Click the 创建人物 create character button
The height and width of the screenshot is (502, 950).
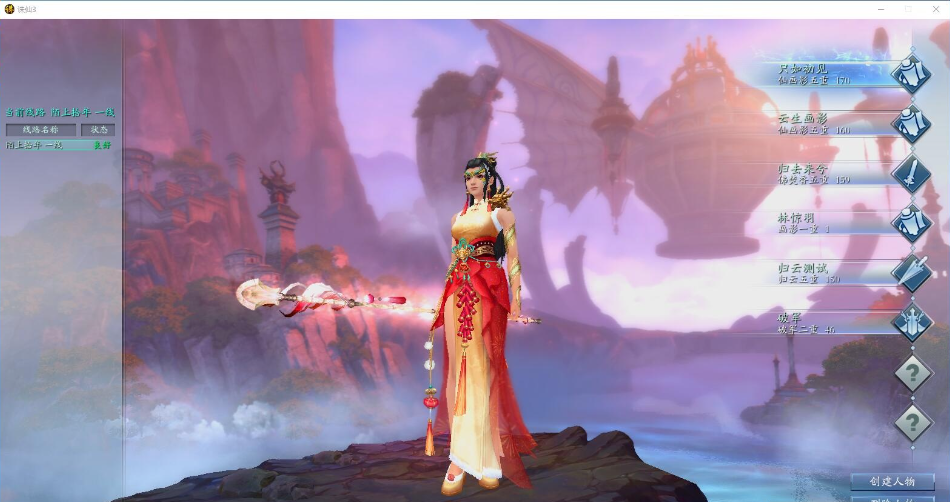coord(892,482)
